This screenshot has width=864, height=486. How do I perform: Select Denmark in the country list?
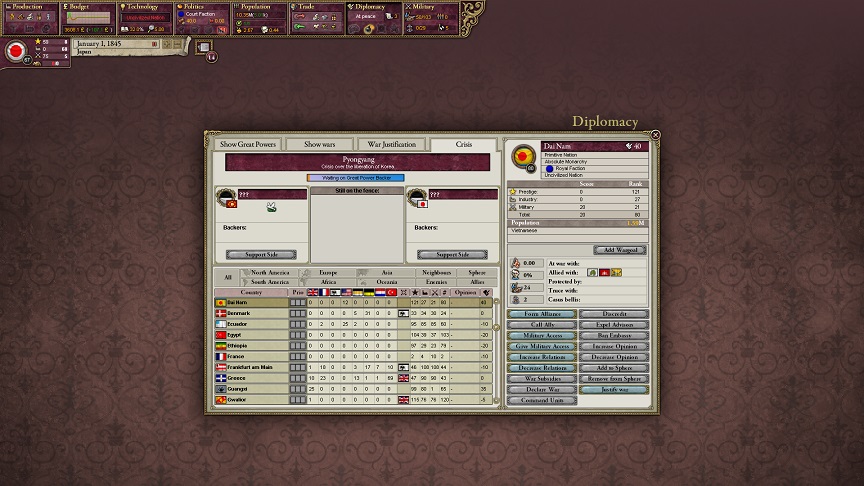tap(250, 313)
